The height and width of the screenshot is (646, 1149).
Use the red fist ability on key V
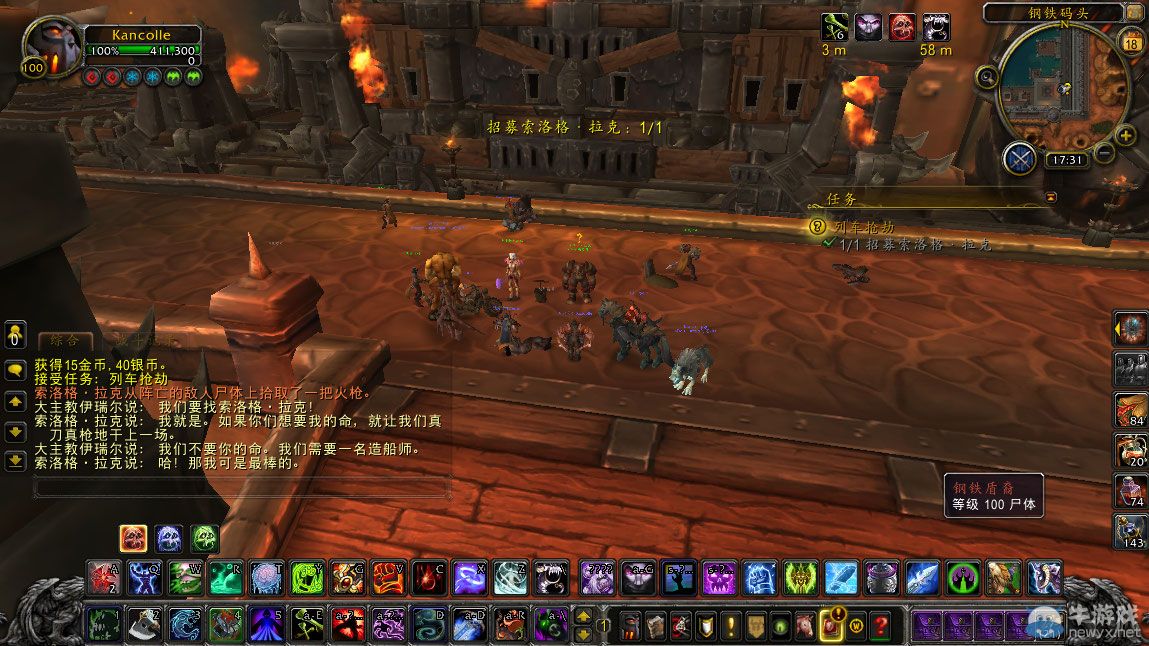coord(388,577)
